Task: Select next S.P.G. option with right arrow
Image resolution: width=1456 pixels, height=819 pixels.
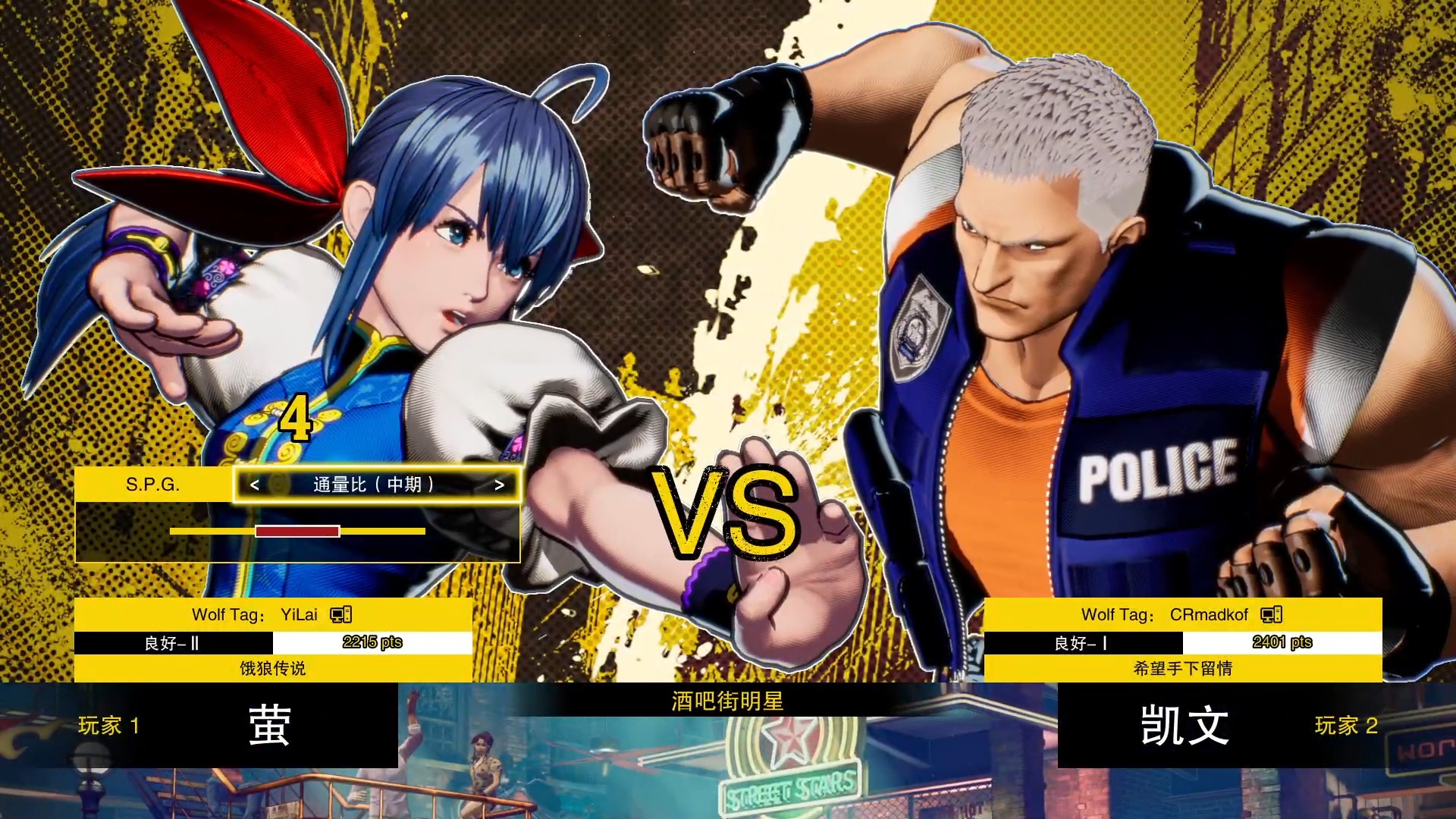Action: click(x=499, y=485)
